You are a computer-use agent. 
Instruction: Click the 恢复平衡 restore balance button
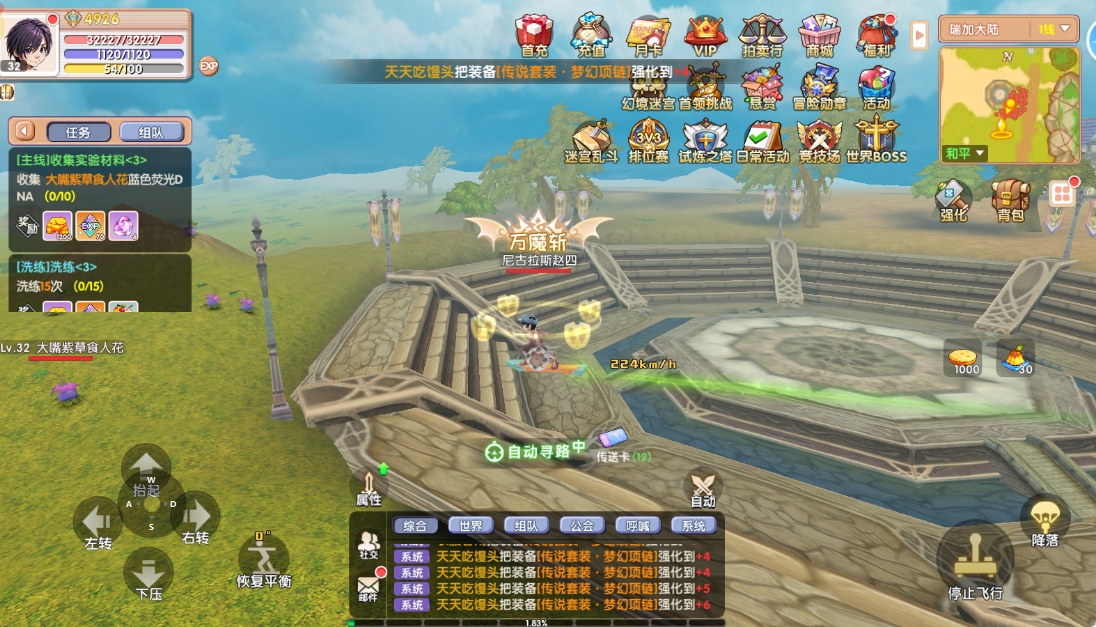pos(263,560)
